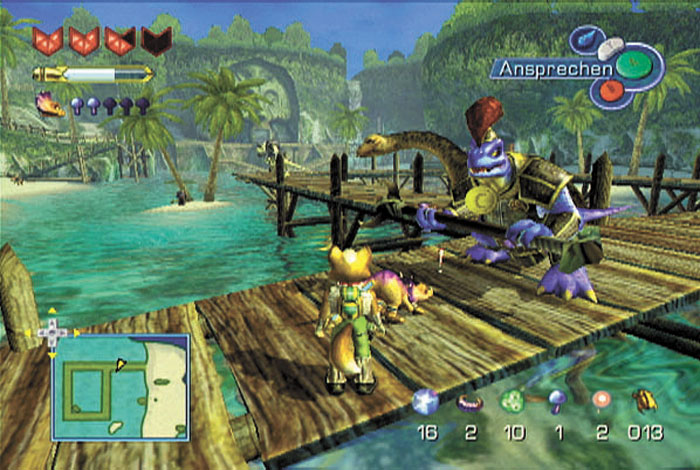Select Tricky's head icon

click(48, 102)
